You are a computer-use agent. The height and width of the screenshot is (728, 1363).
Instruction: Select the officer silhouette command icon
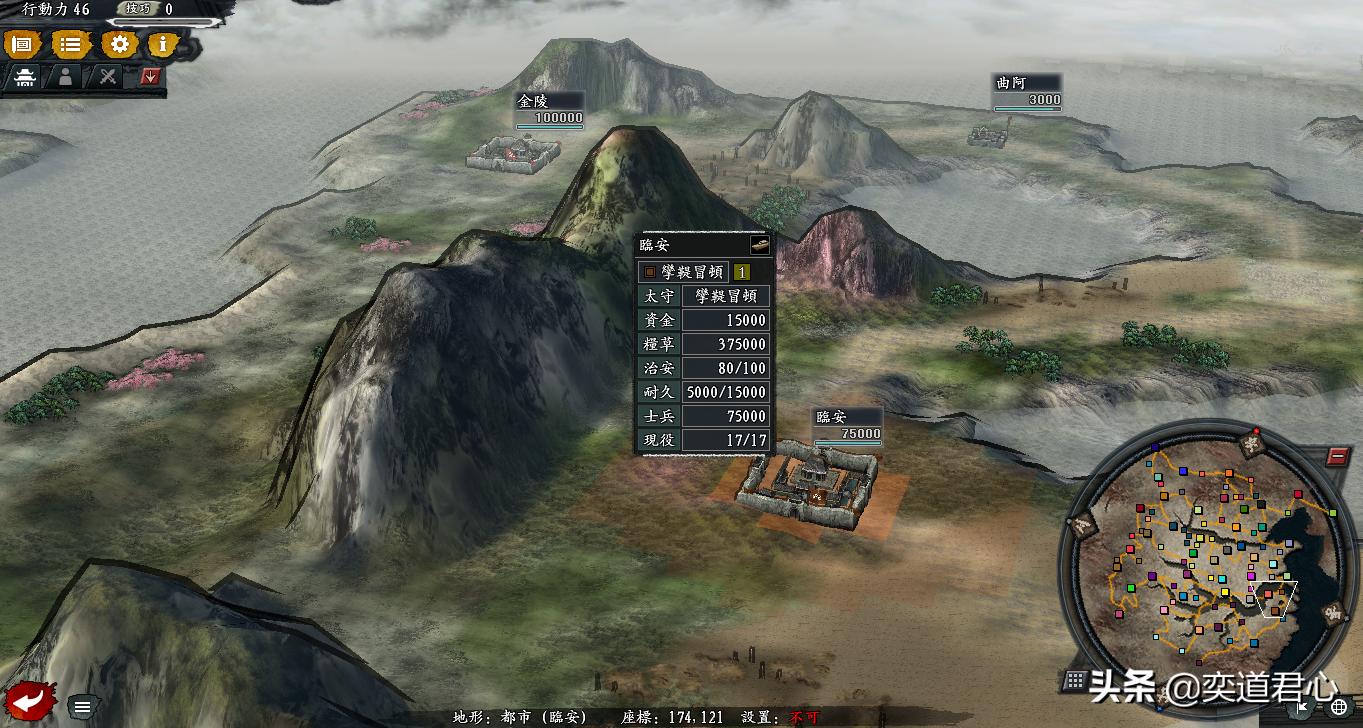click(x=66, y=77)
